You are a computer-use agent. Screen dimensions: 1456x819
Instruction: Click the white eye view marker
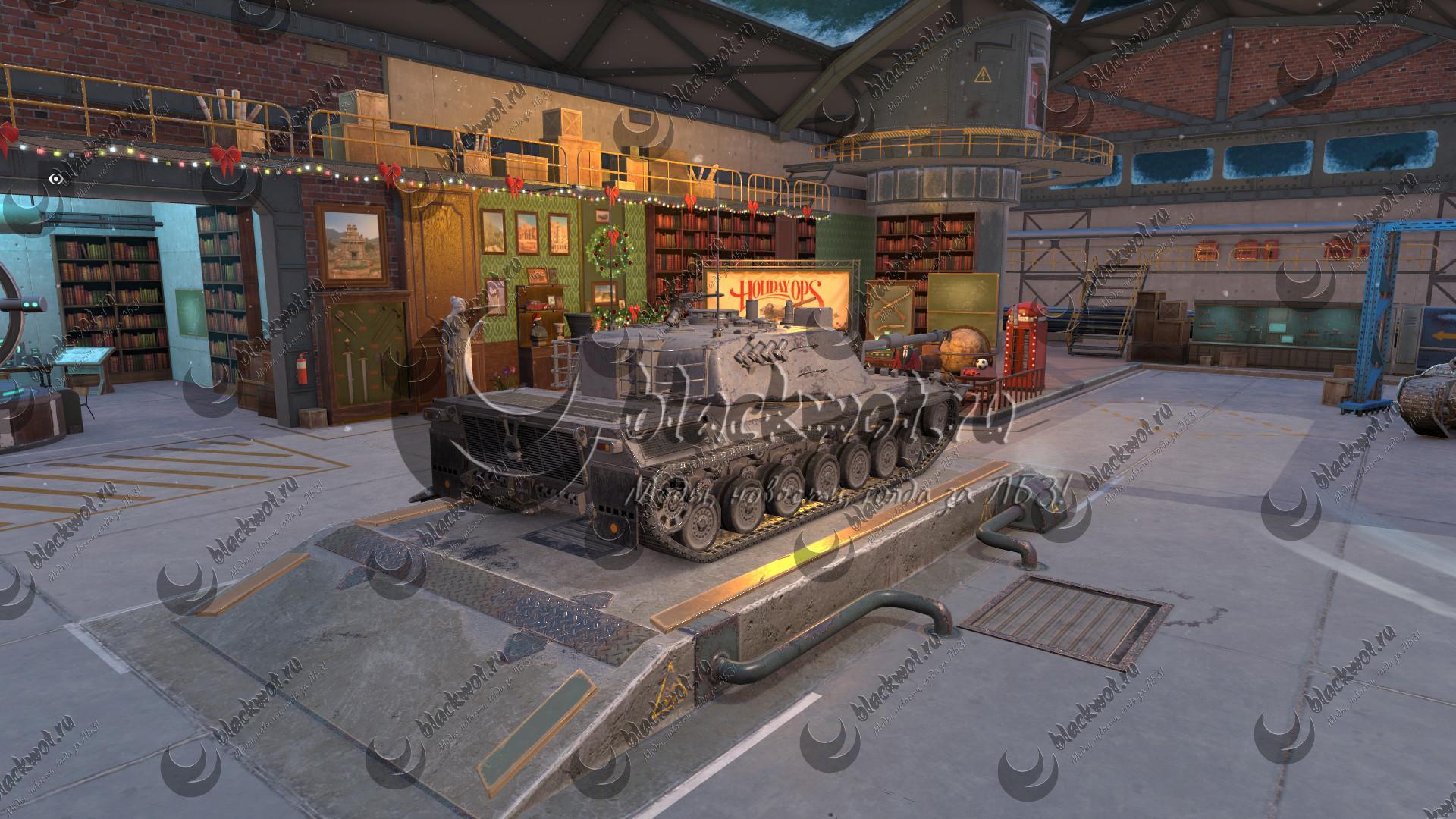55,179
